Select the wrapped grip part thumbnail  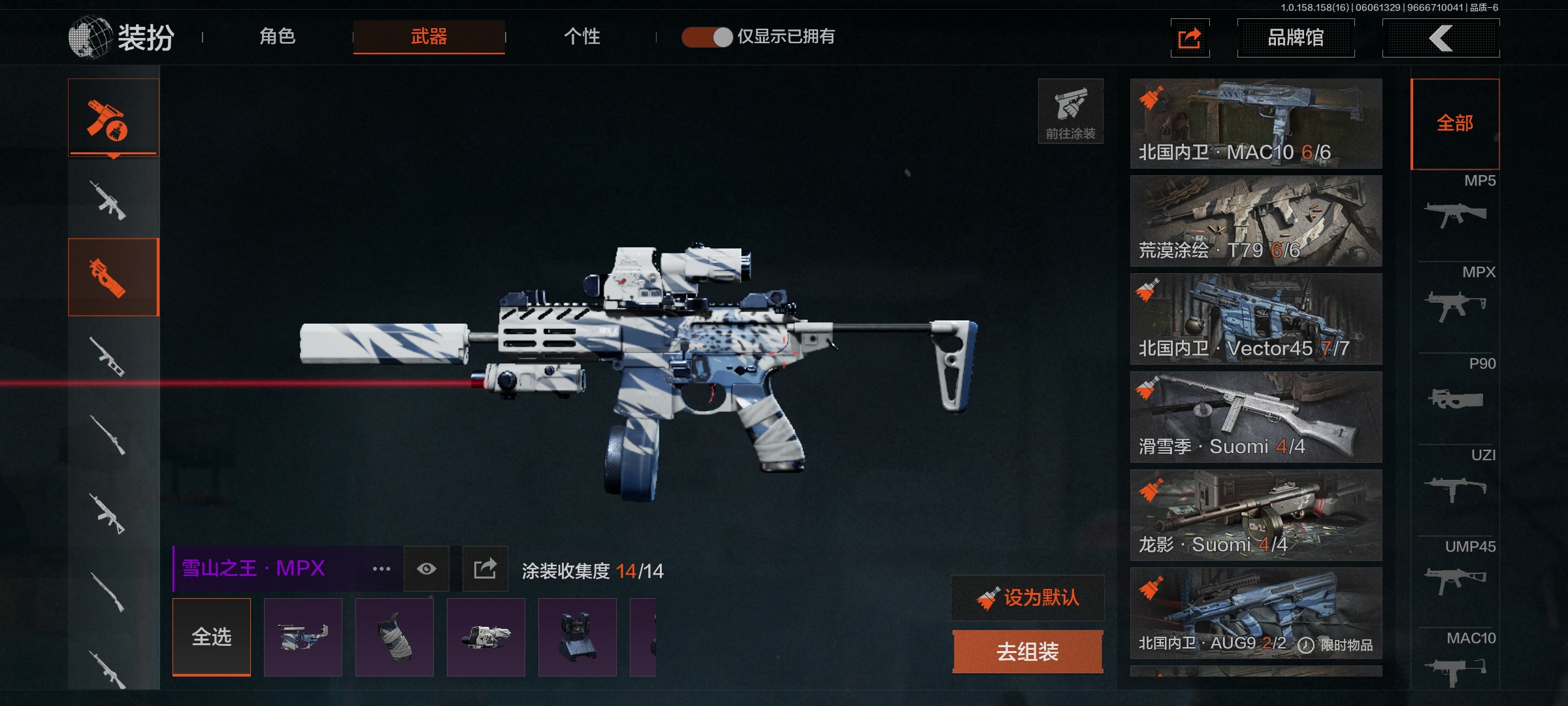coord(395,637)
